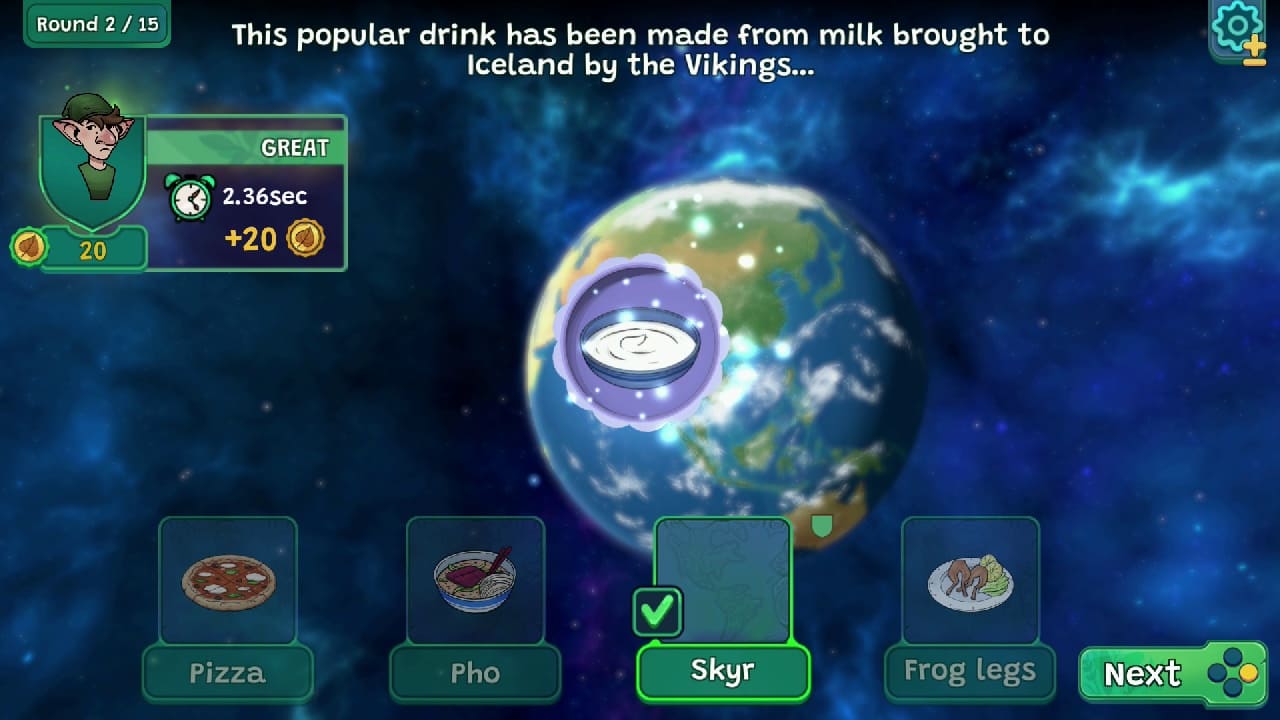Click the Round 2/15 badge
This screenshot has height=720, width=1280.
95,24
